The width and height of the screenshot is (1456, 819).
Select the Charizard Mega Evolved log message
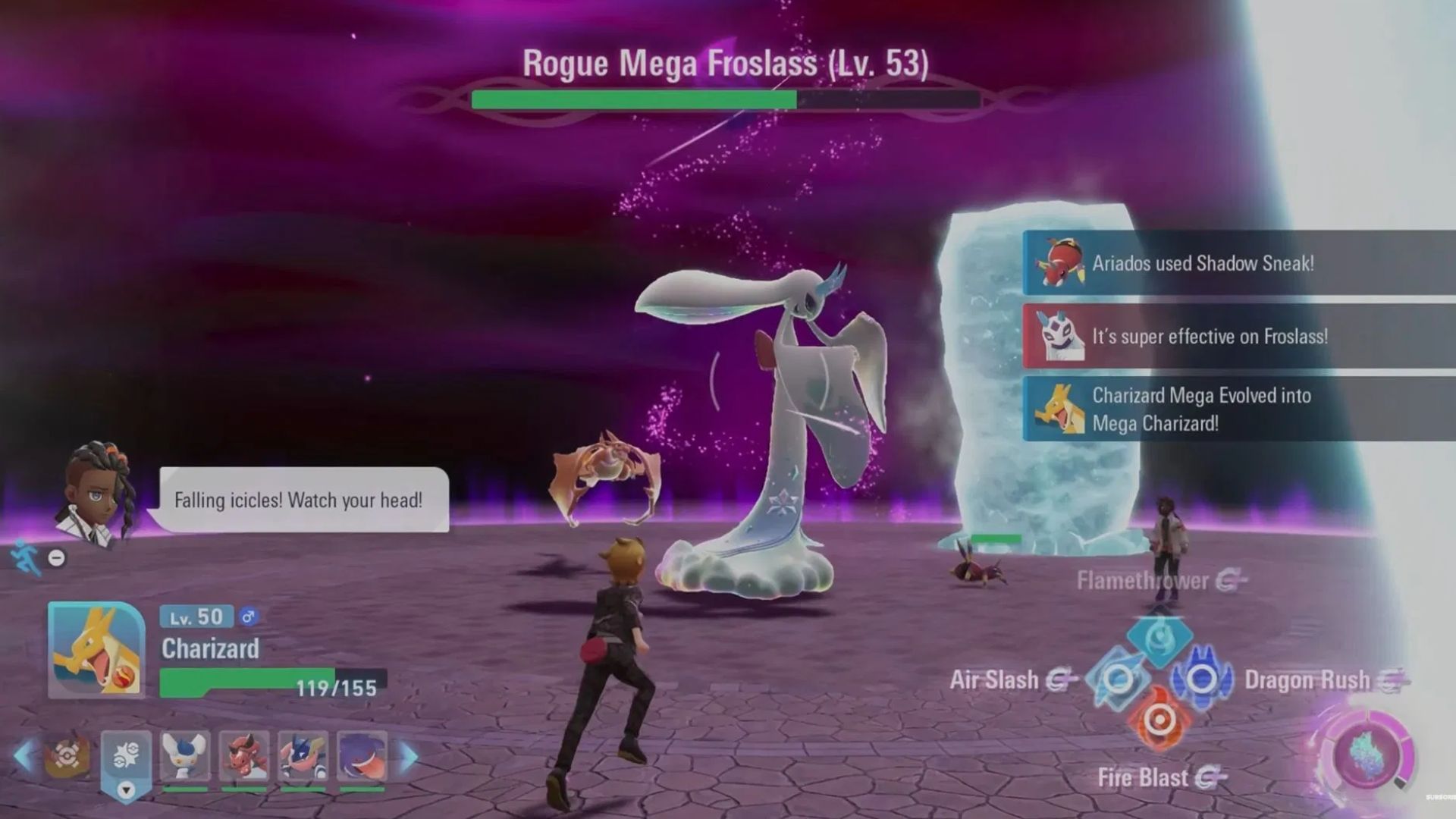click(1238, 409)
